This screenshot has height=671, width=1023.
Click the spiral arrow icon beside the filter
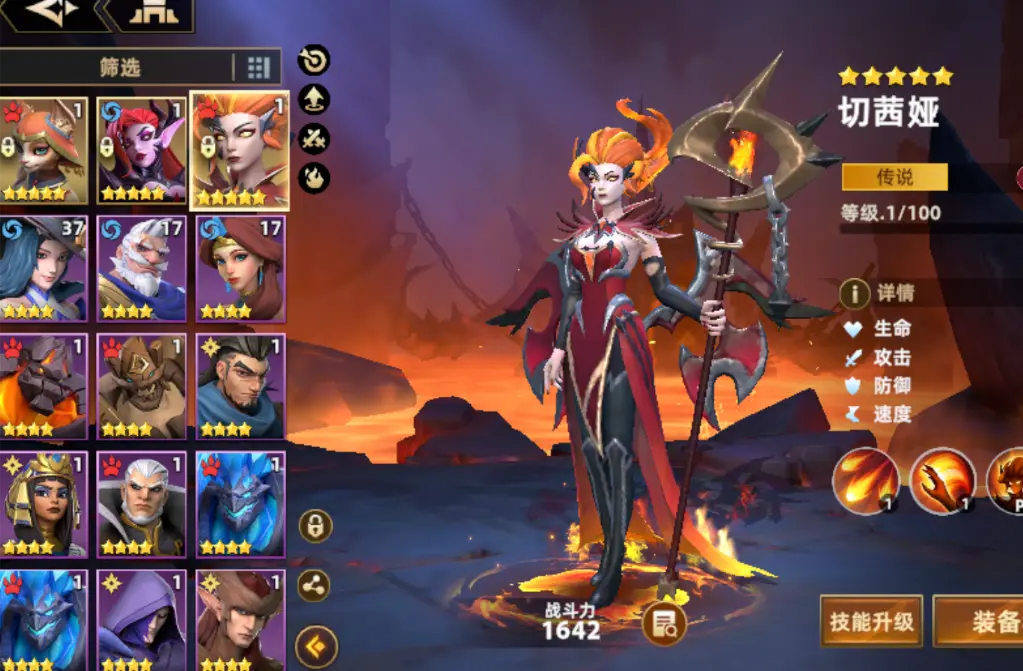pos(314,61)
